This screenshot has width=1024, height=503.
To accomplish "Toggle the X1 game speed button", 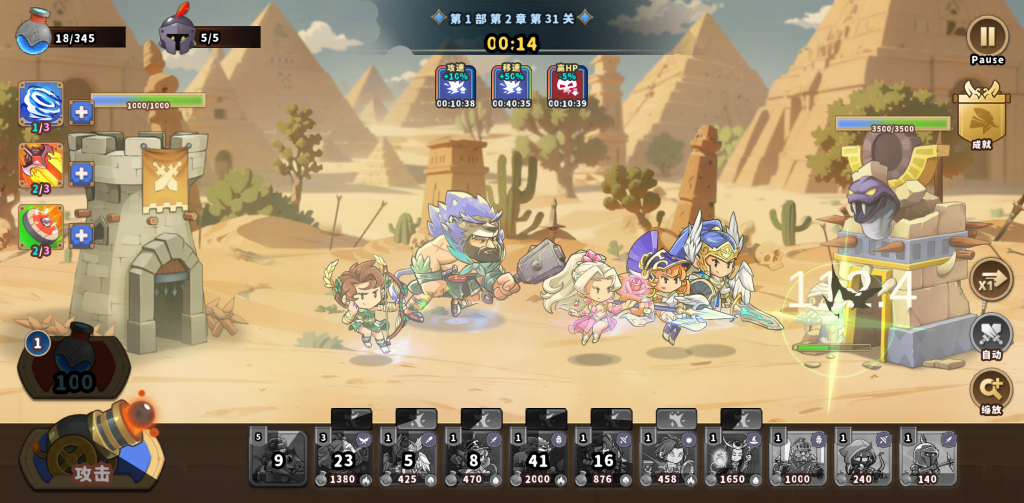I will 990,279.
